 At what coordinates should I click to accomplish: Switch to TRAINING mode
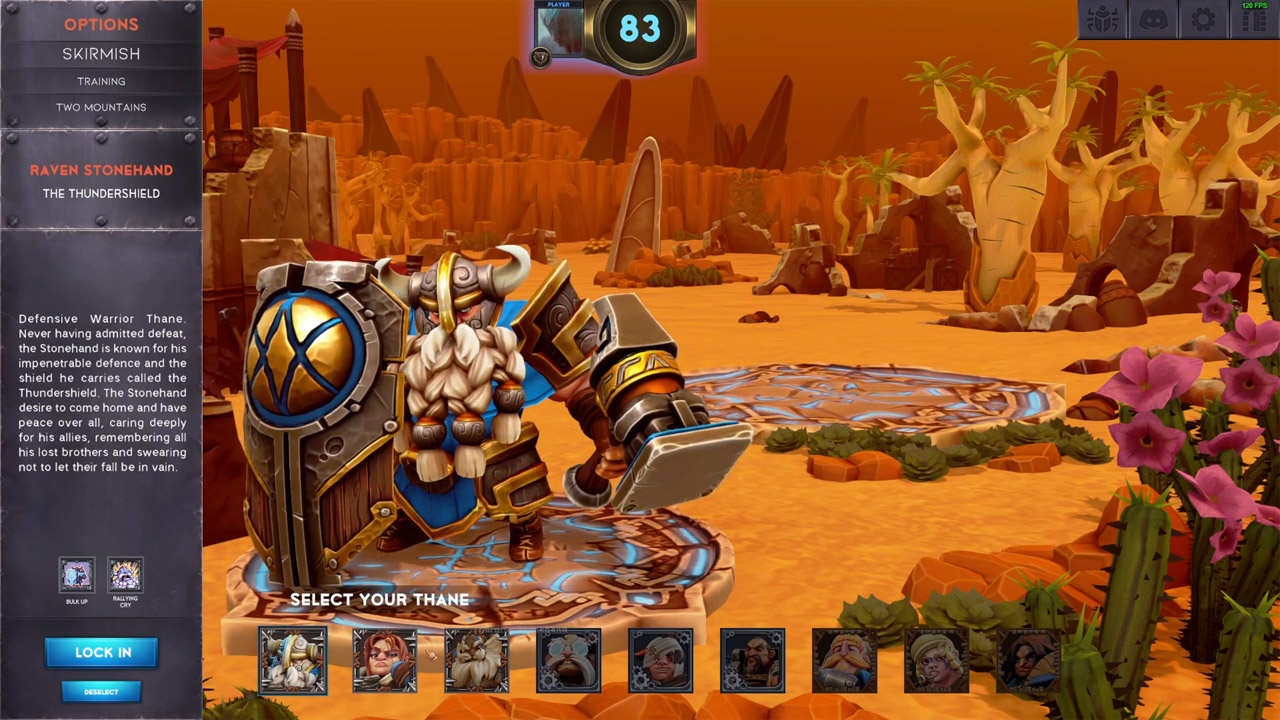(x=101, y=81)
